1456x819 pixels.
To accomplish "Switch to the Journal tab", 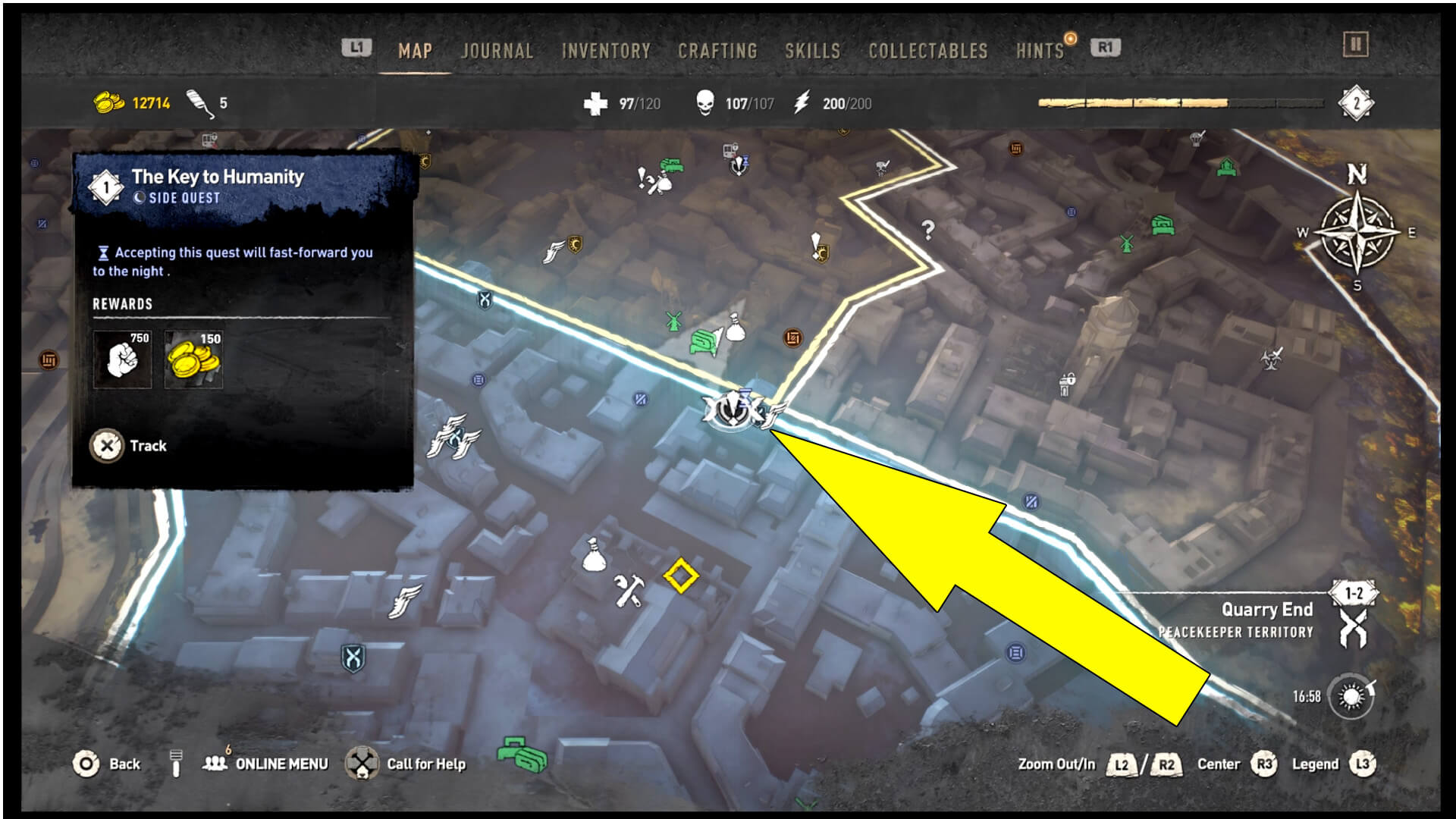I will click(497, 51).
